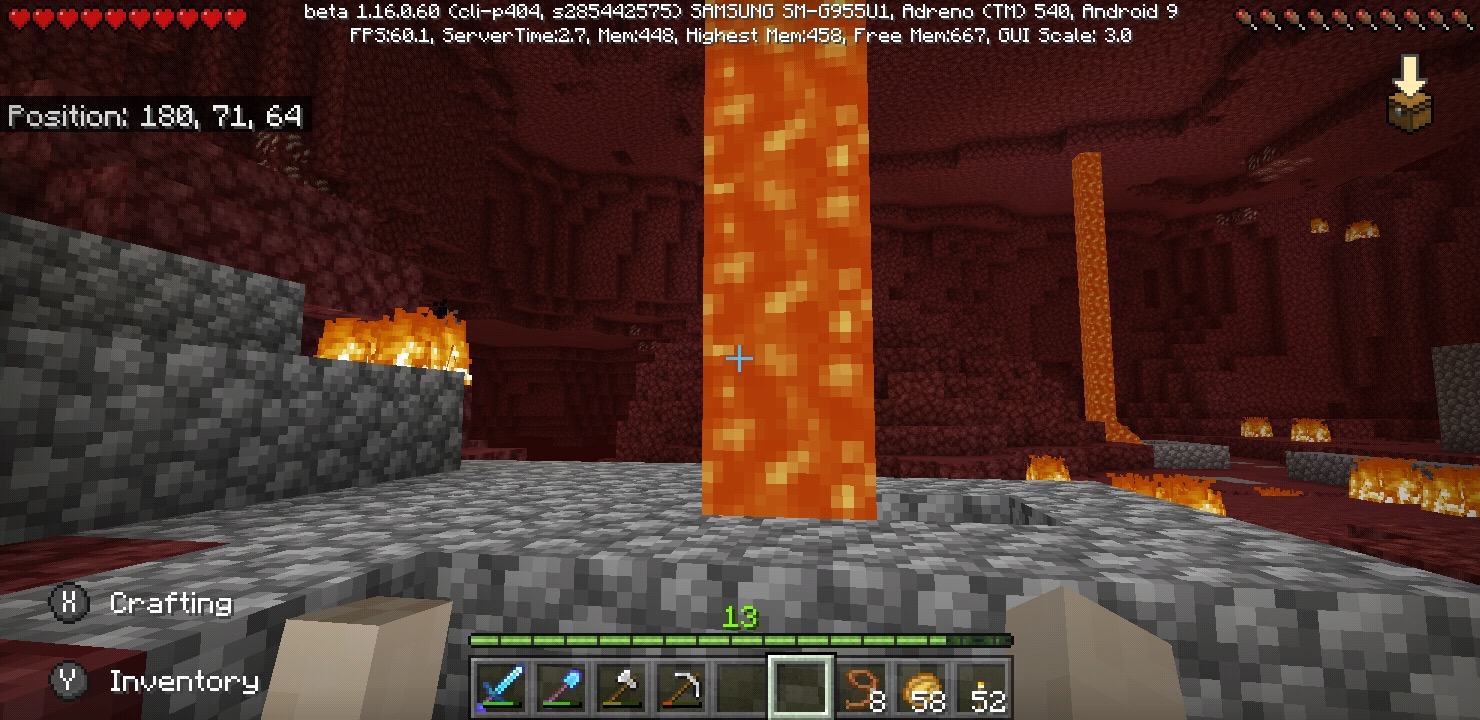1480x720 pixels.
Task: Pick the food stack showing 58
Action: coord(921,687)
